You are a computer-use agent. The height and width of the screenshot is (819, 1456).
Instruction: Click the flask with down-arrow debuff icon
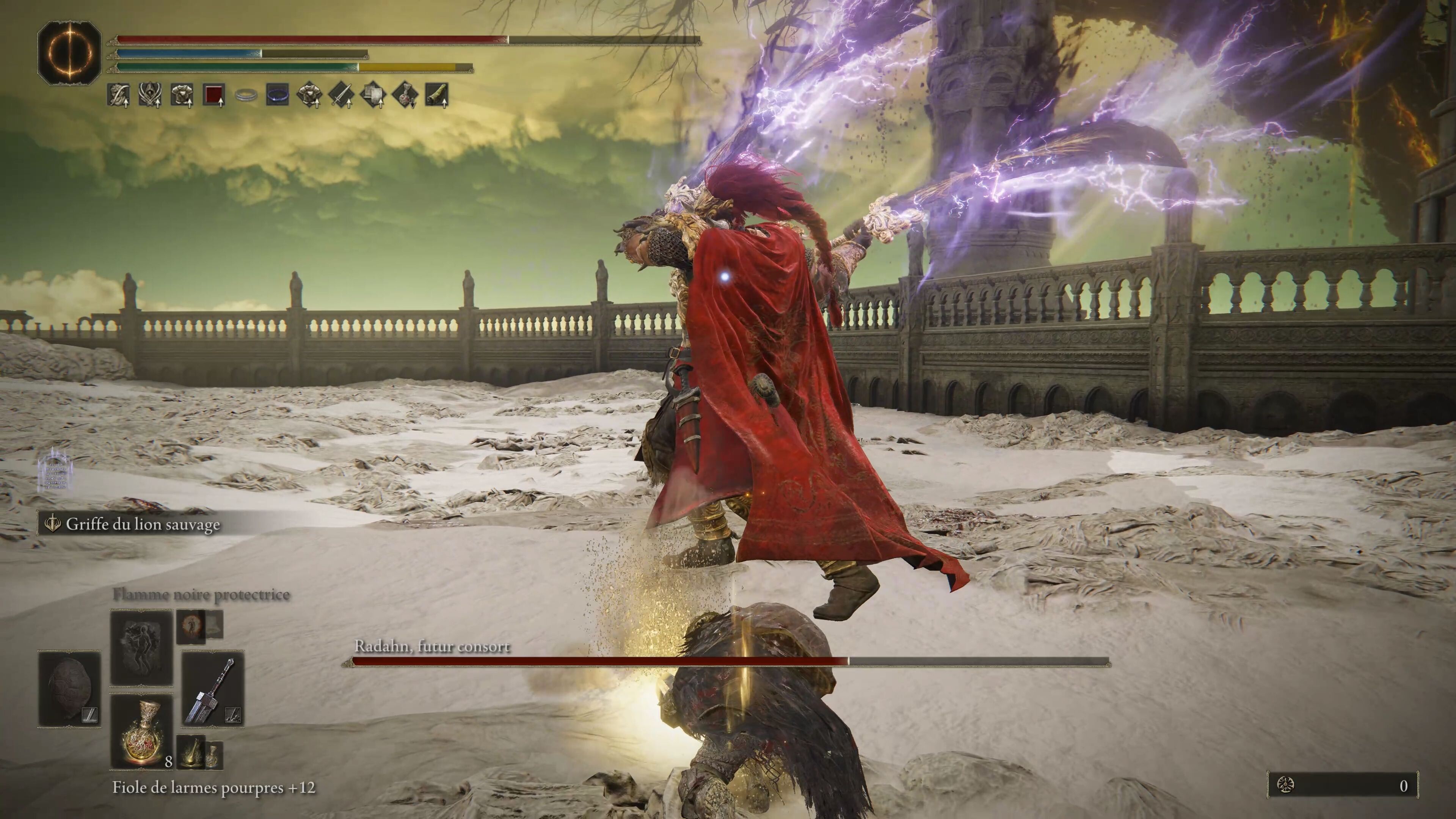[405, 95]
